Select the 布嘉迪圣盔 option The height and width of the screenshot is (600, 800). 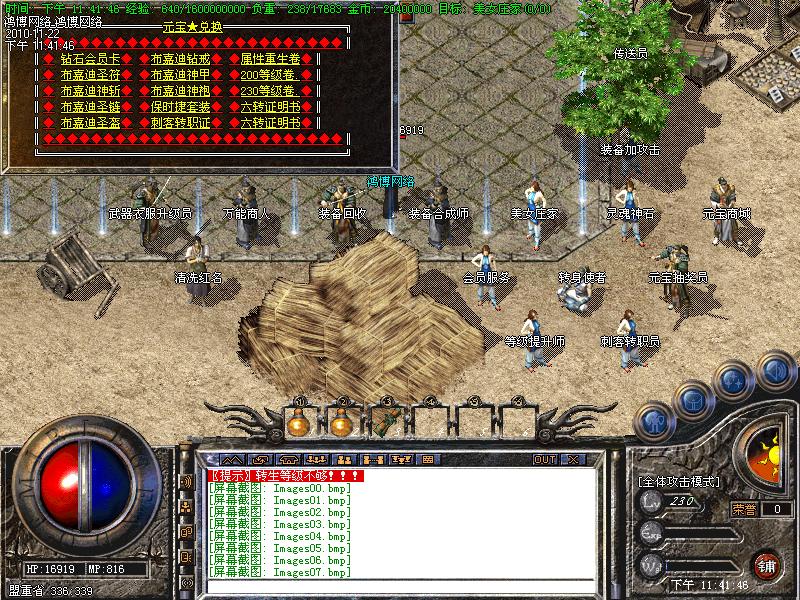pyautogui.click(x=90, y=123)
